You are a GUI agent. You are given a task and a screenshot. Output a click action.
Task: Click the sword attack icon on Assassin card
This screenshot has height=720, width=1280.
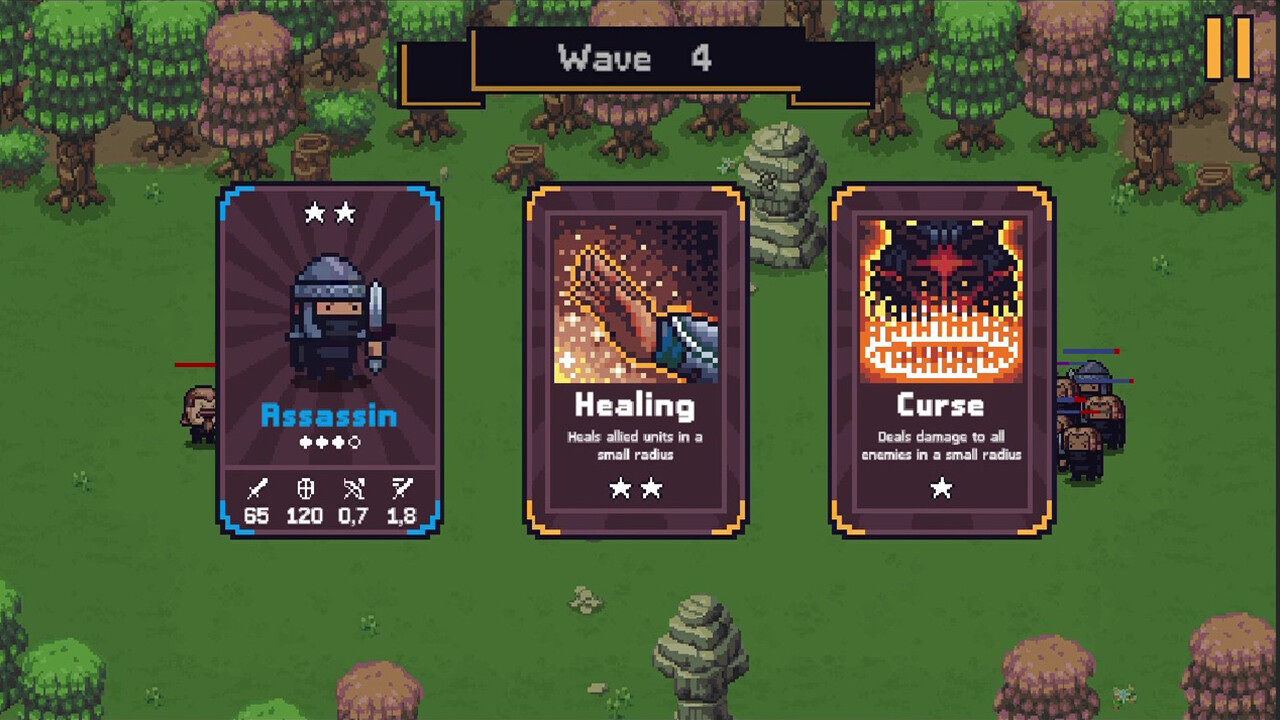point(257,489)
